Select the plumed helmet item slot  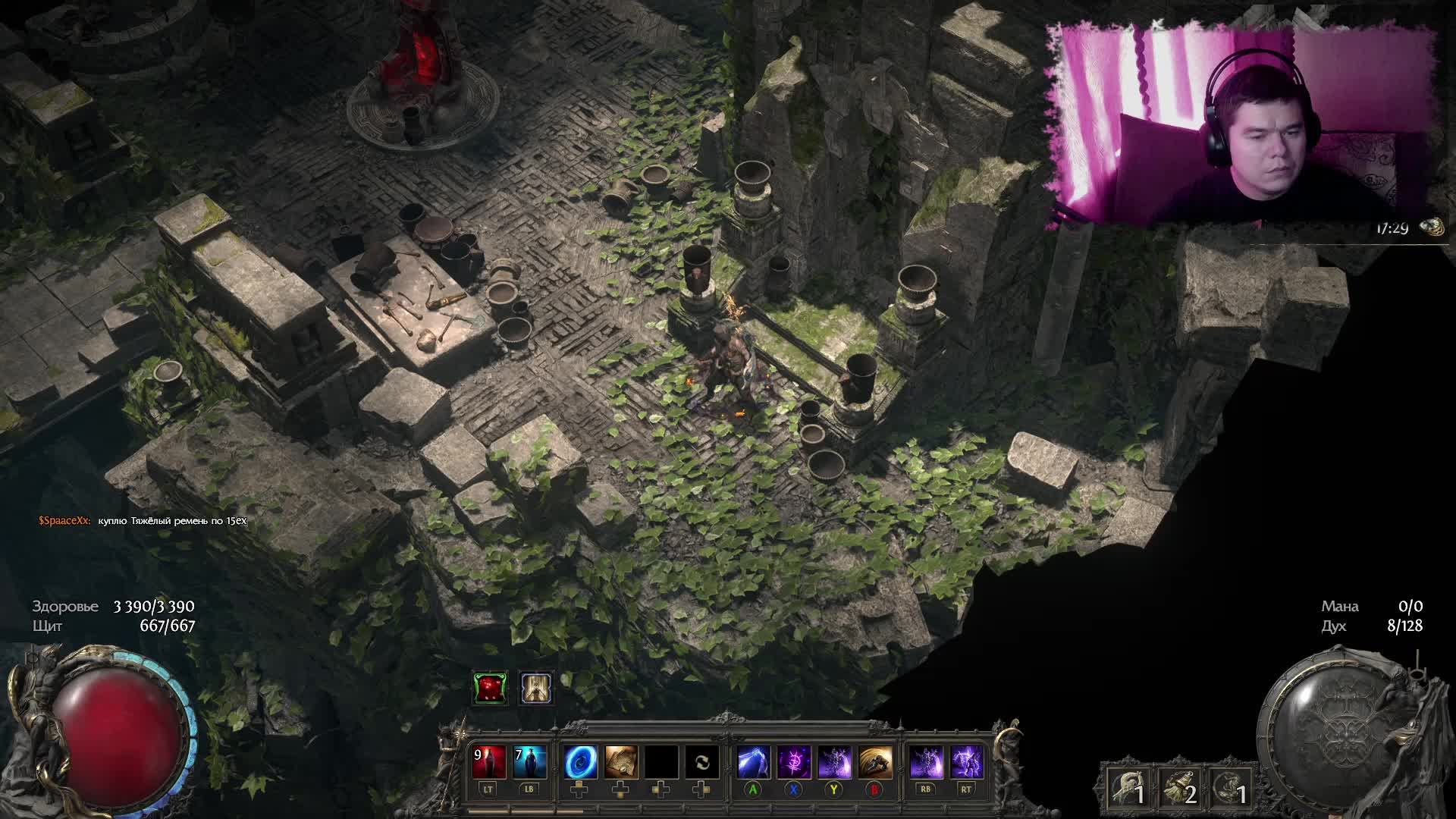1127,789
